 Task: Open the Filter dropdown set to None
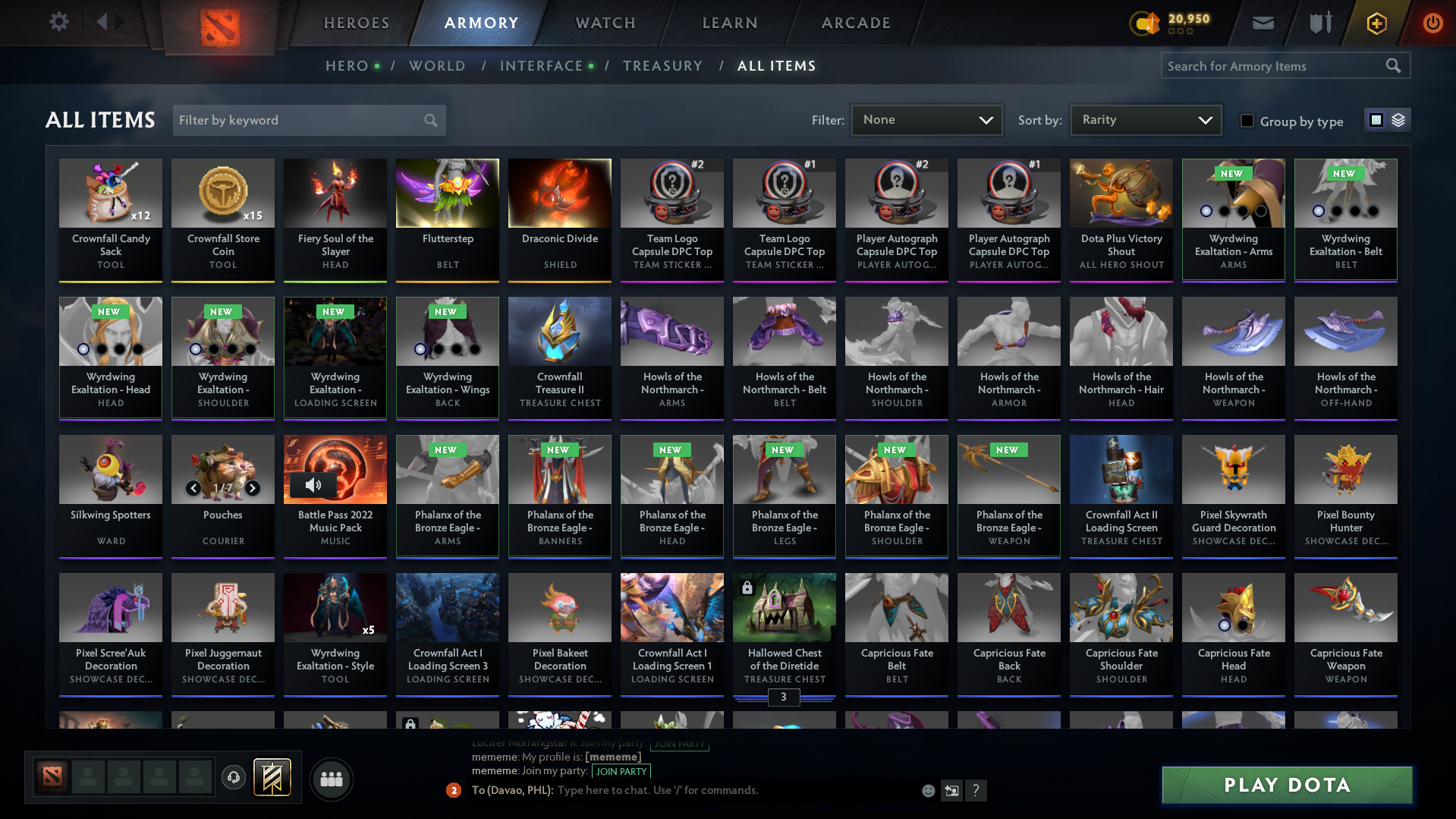[x=926, y=120]
